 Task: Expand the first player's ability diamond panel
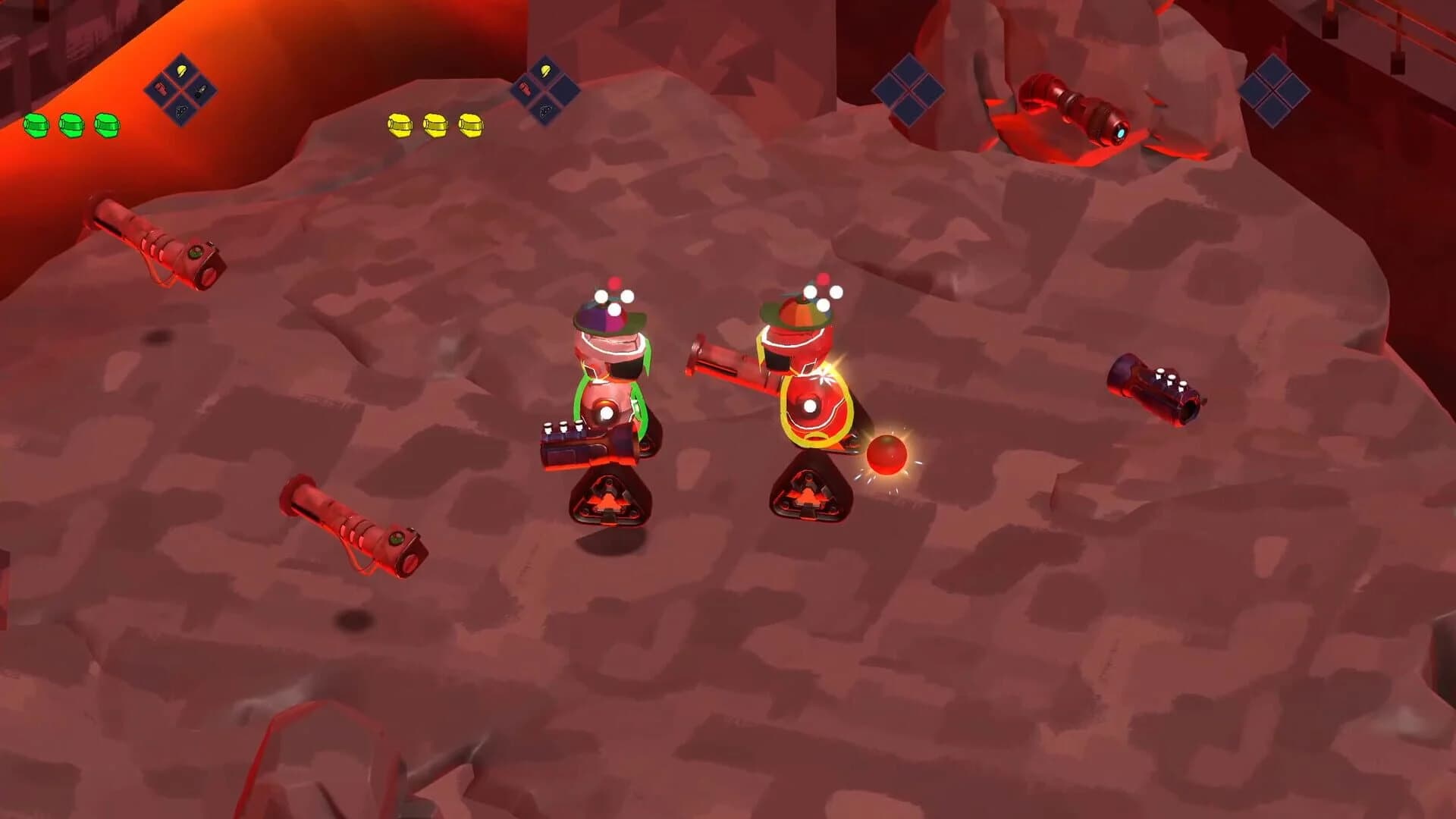181,89
